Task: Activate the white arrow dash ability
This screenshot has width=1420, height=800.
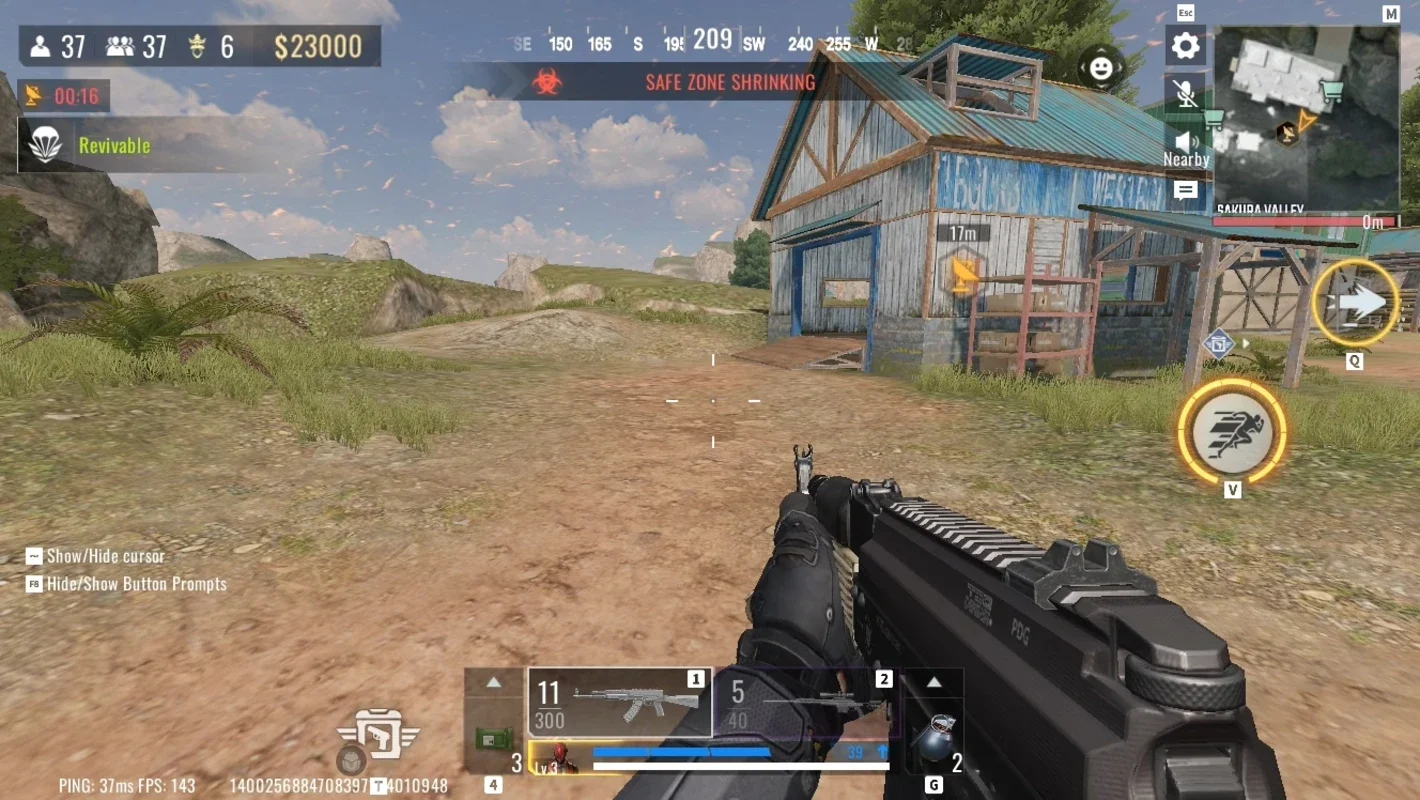Action: tap(1355, 303)
